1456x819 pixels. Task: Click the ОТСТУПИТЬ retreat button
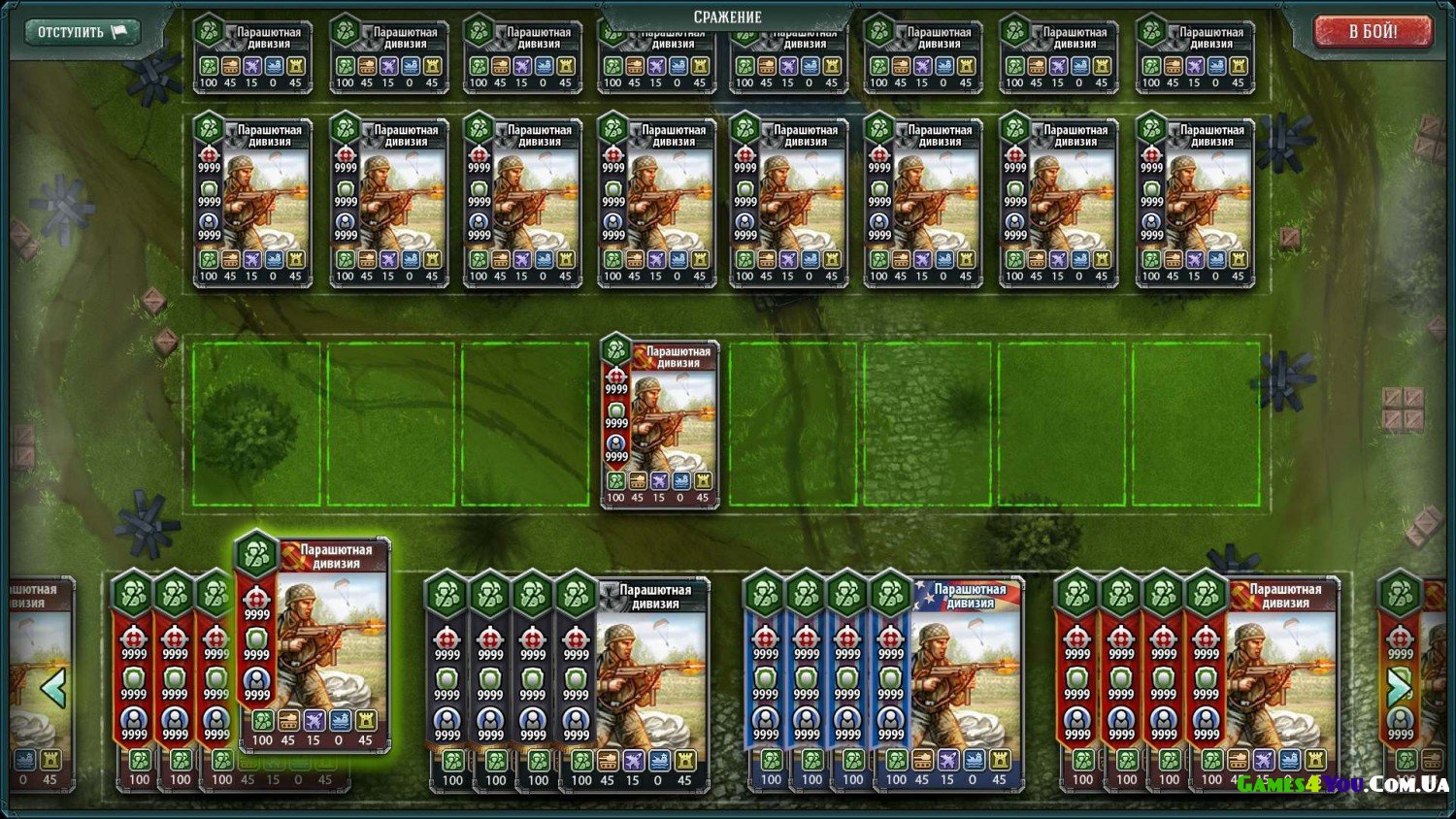tap(82, 32)
